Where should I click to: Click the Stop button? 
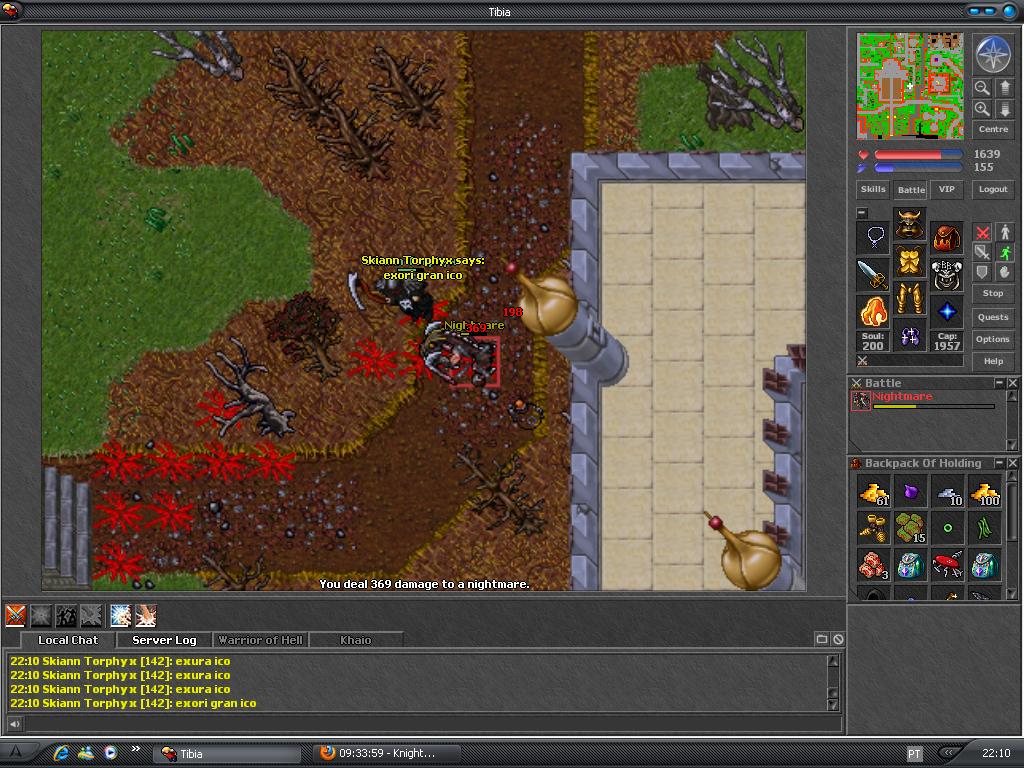993,293
